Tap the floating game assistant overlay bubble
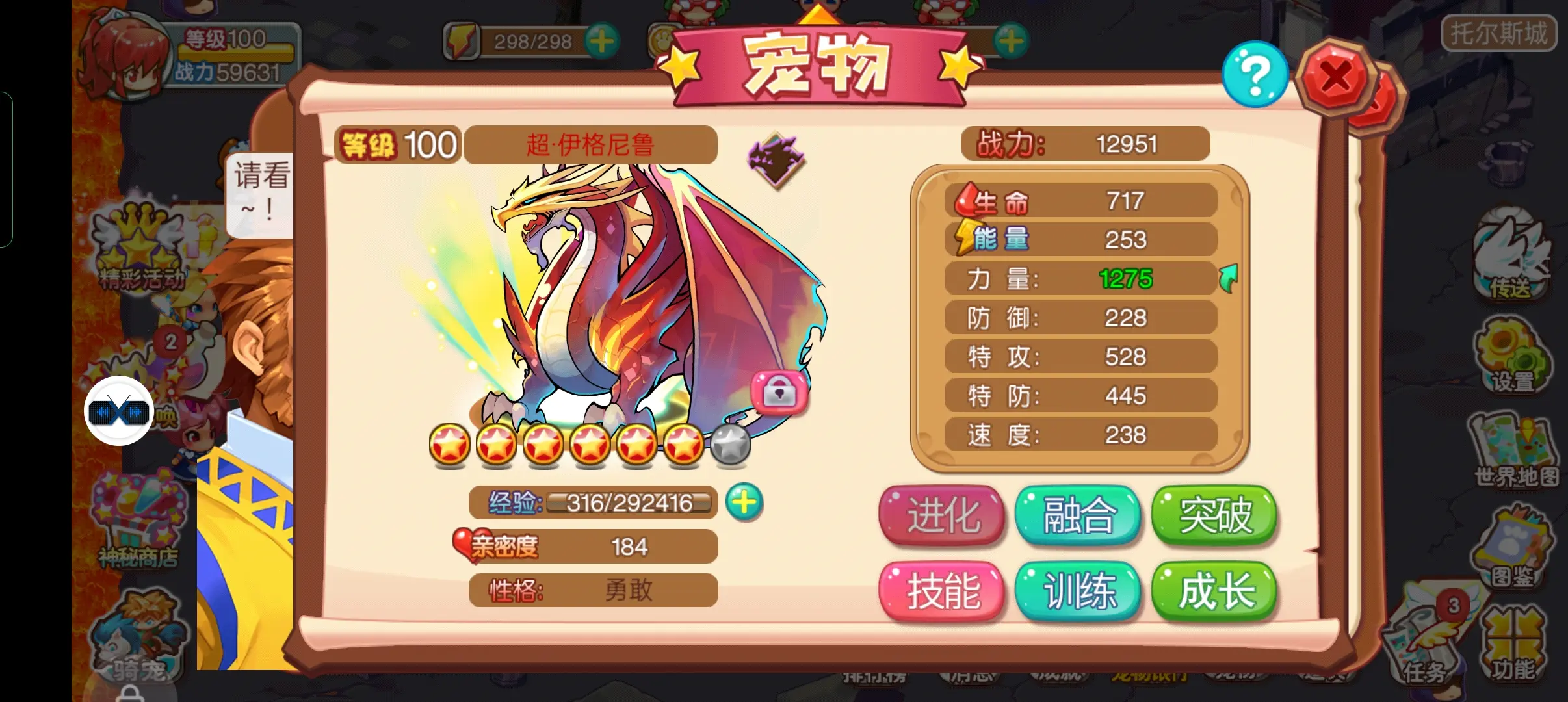Image resolution: width=1568 pixels, height=702 pixels. tap(119, 411)
